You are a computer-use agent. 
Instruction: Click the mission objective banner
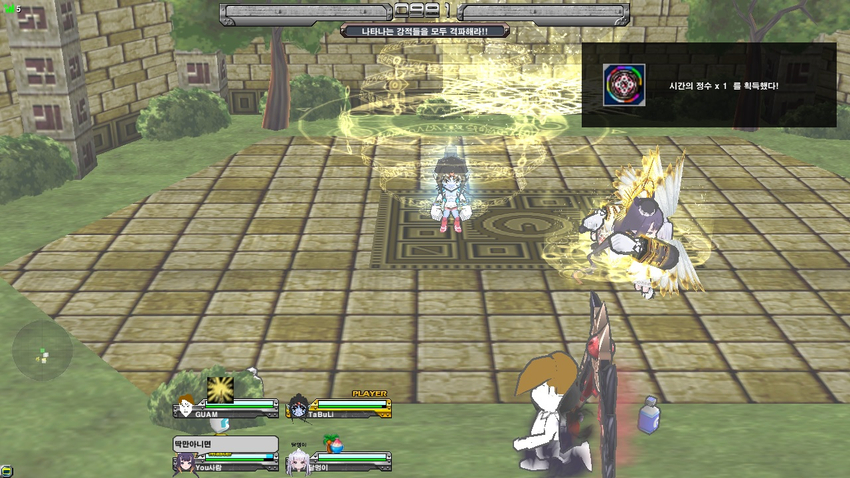(x=425, y=31)
